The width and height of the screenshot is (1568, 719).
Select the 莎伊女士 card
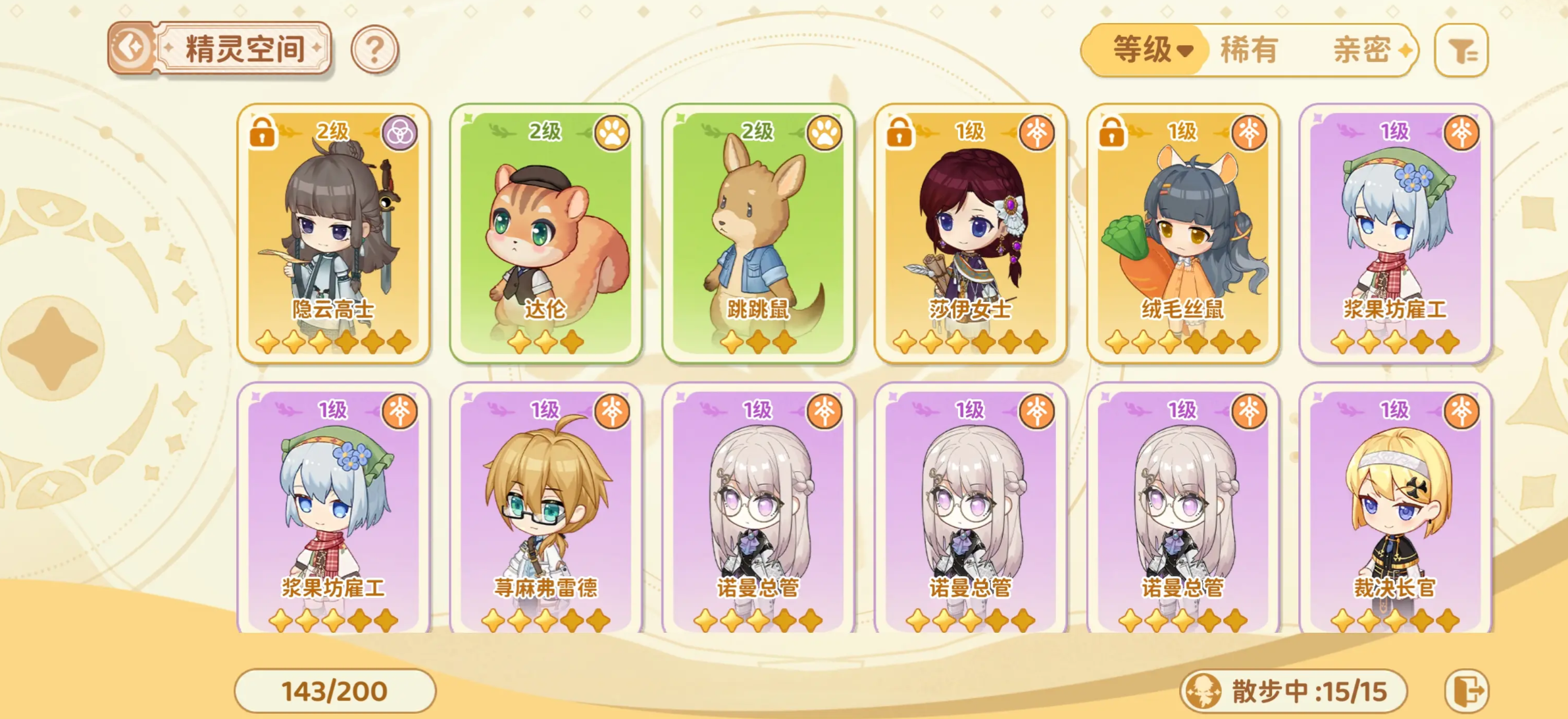[971, 233]
